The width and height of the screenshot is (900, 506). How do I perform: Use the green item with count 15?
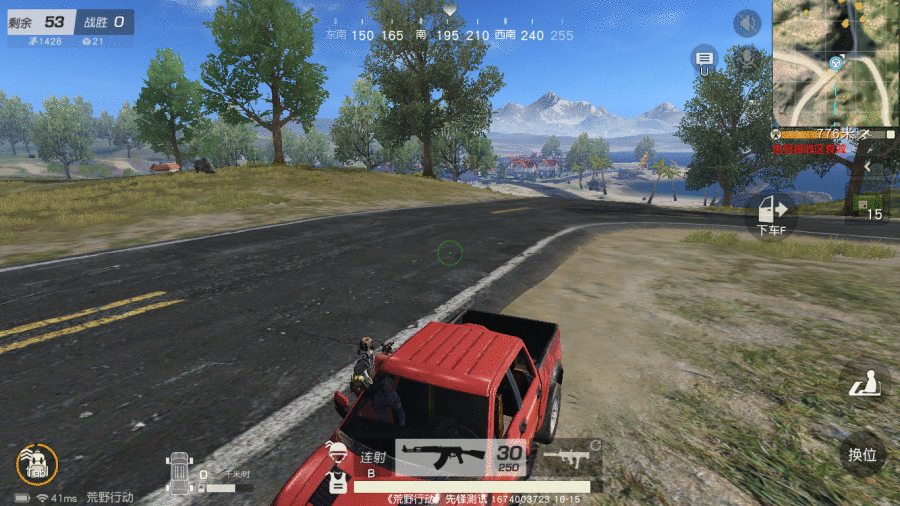click(x=864, y=206)
